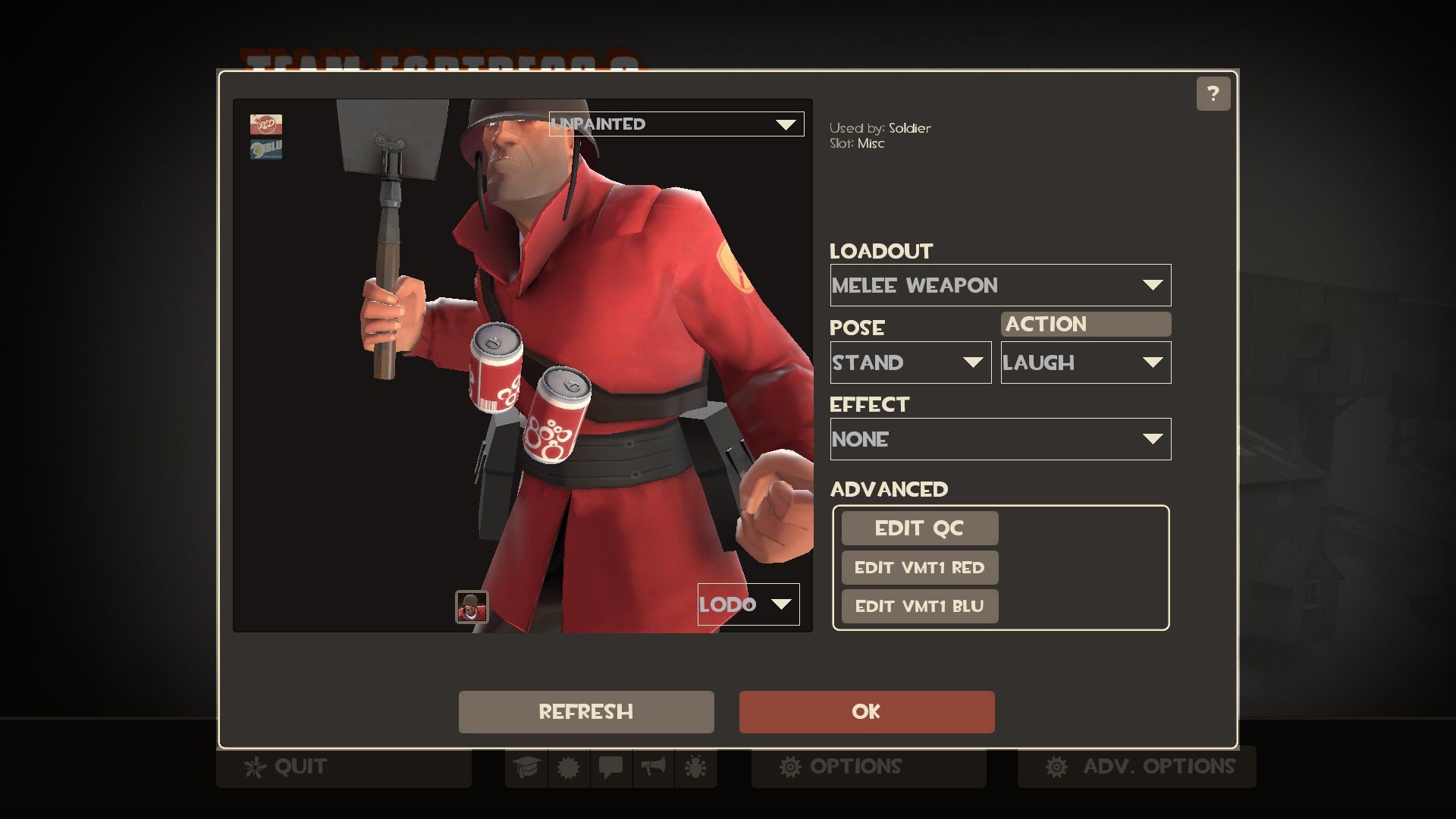Refresh the model preview
The image size is (1456, 819).
pyautogui.click(x=585, y=712)
